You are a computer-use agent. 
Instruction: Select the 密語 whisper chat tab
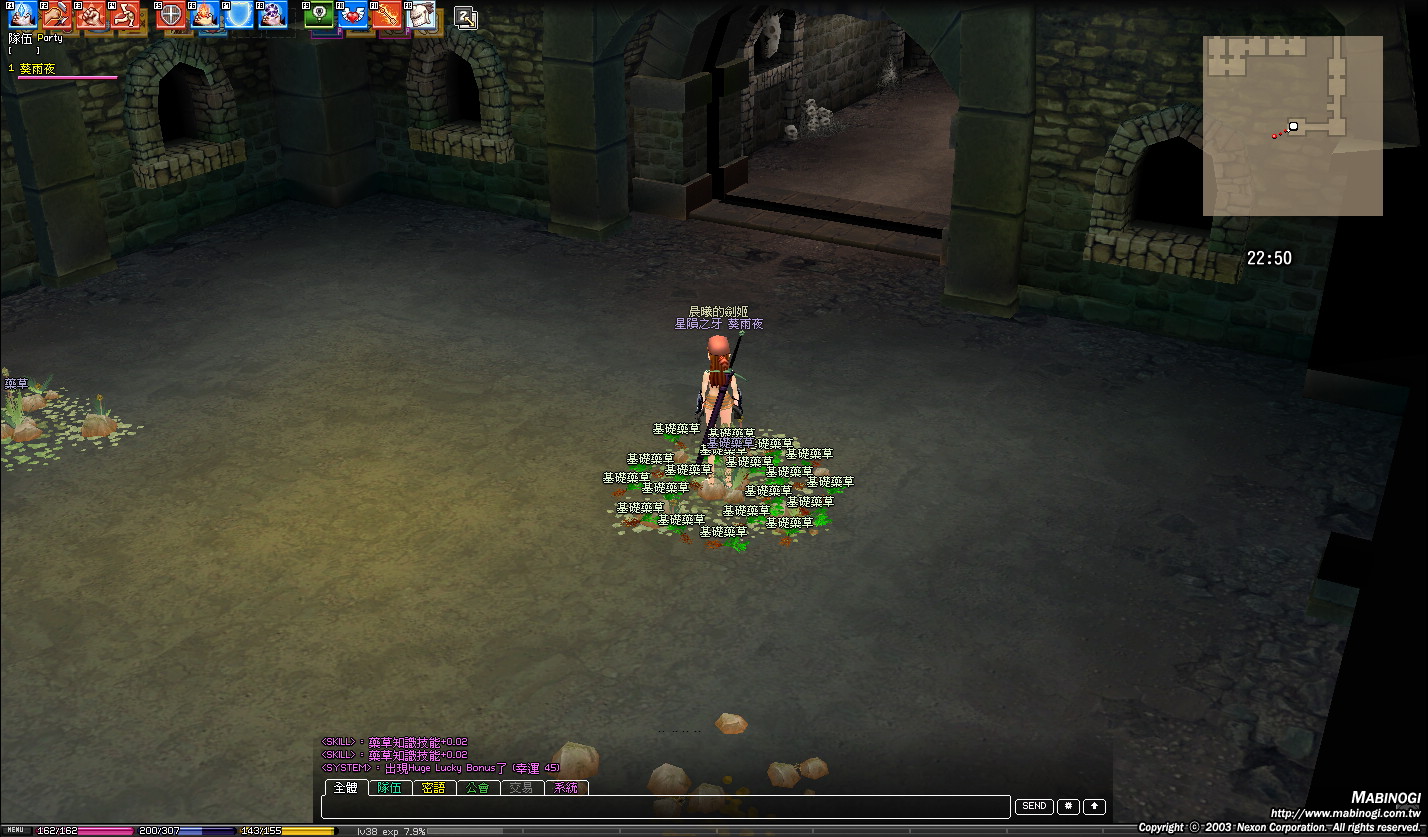tap(433, 788)
